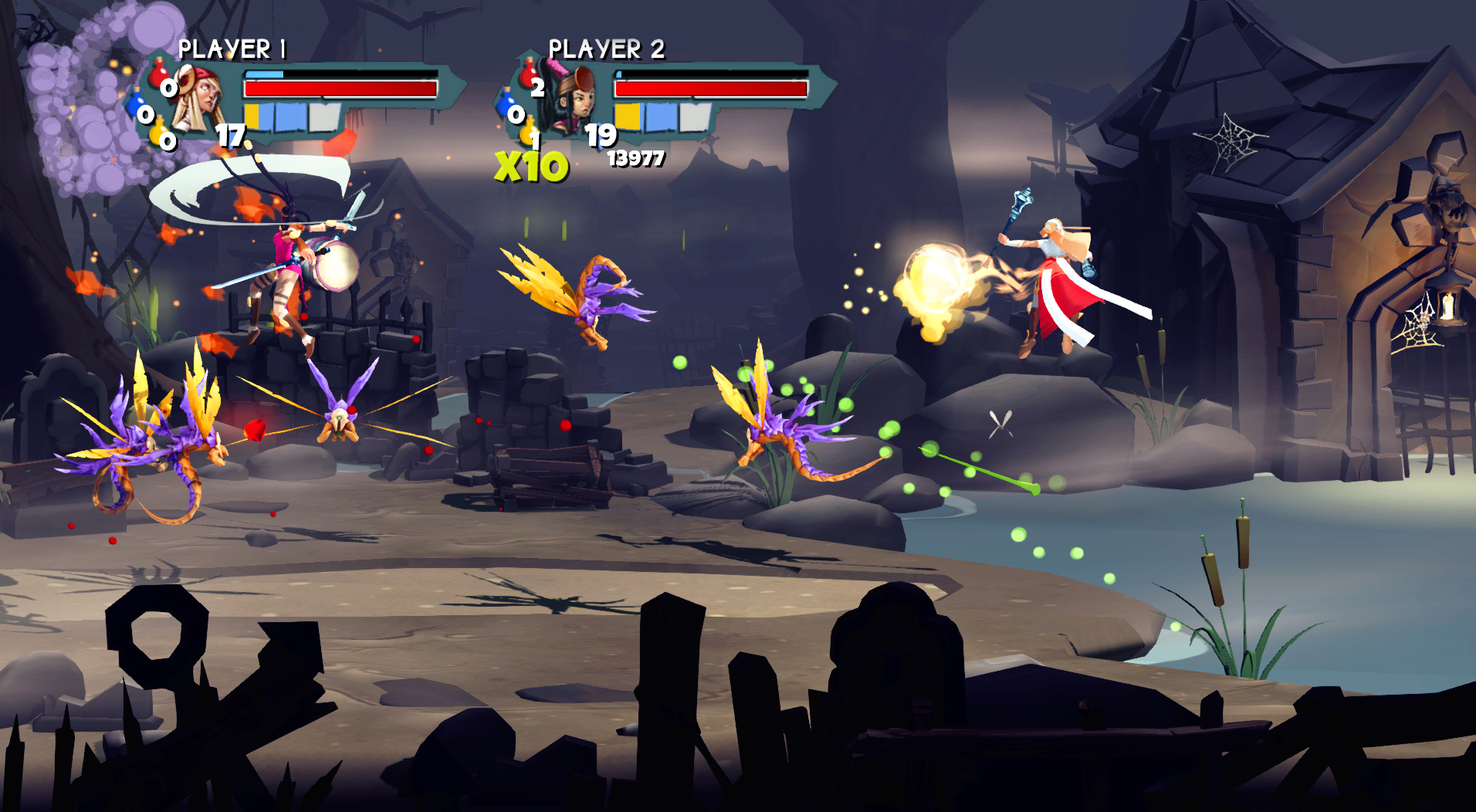Click Player 1's level number 17

(x=230, y=137)
